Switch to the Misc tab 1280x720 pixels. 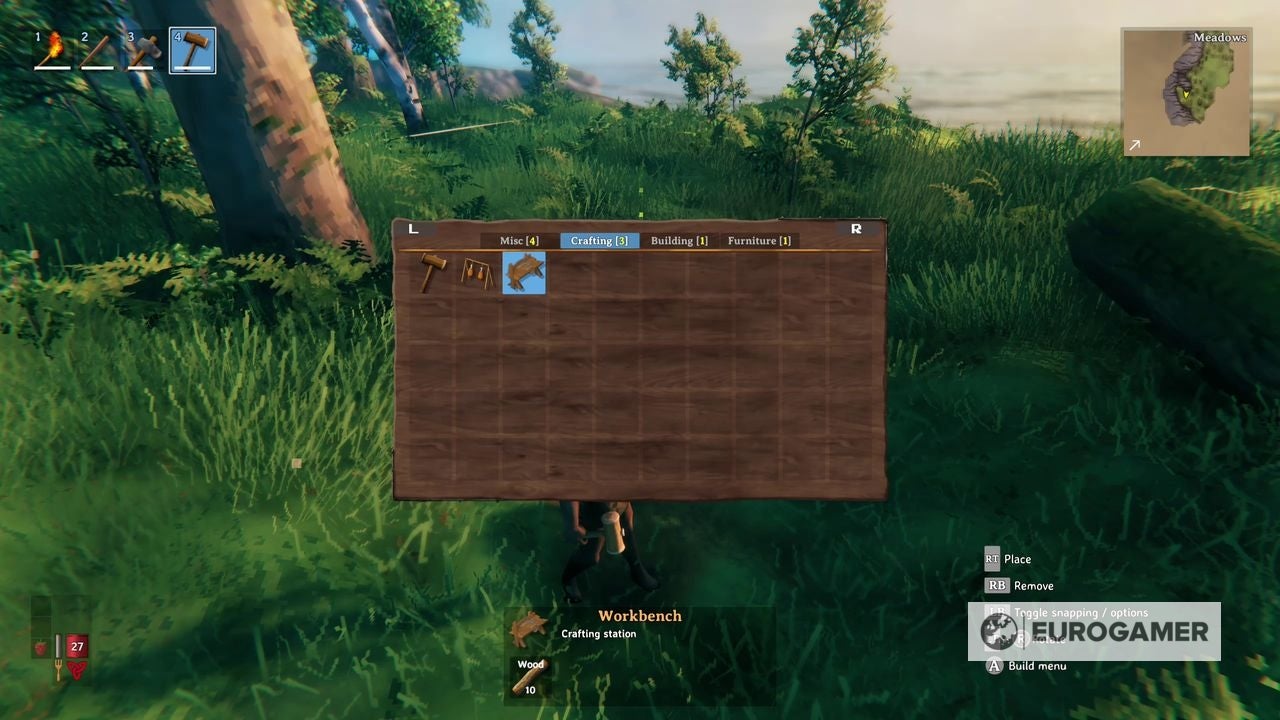click(x=519, y=240)
